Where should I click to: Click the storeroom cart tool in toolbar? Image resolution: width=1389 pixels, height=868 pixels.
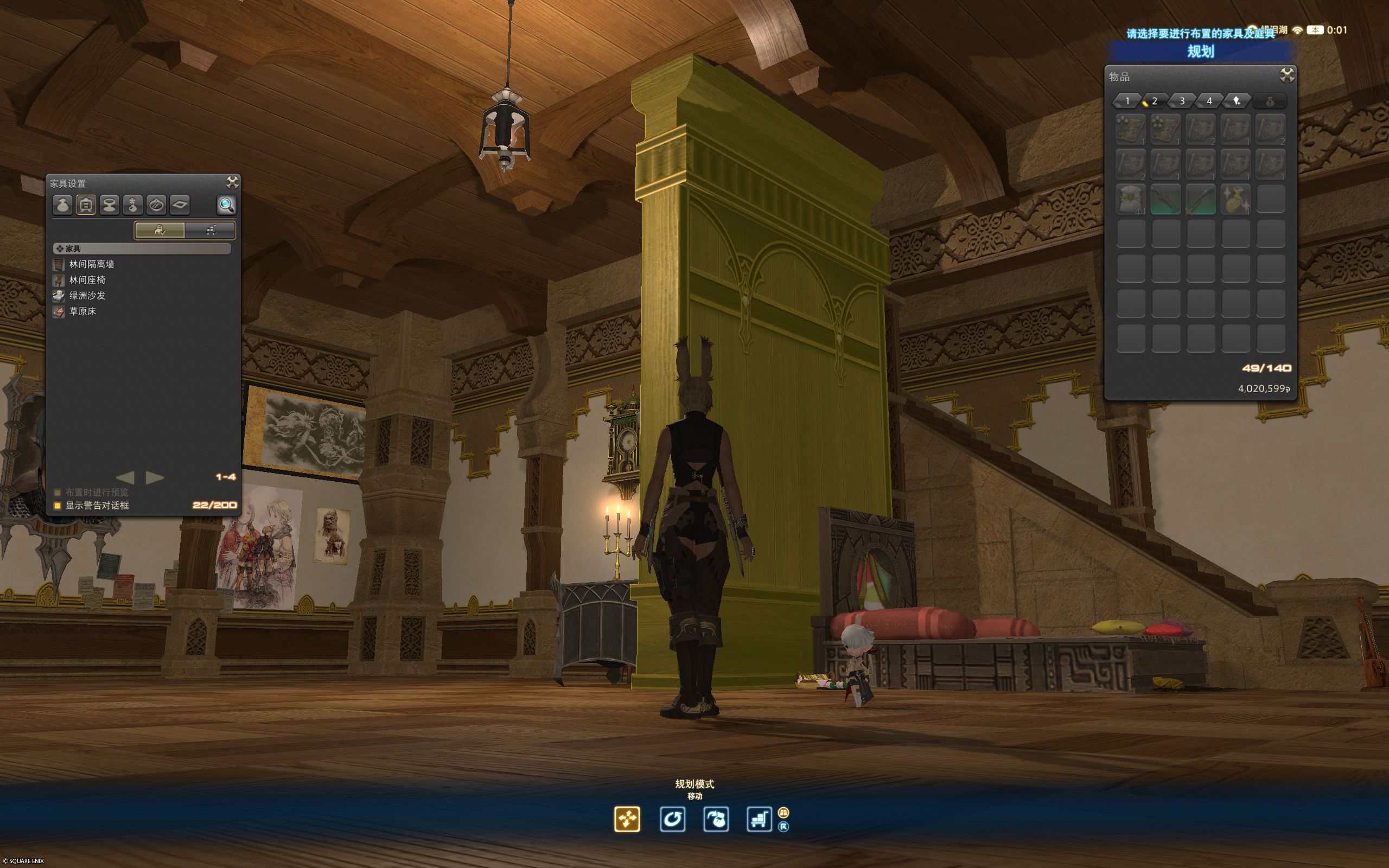[x=759, y=819]
